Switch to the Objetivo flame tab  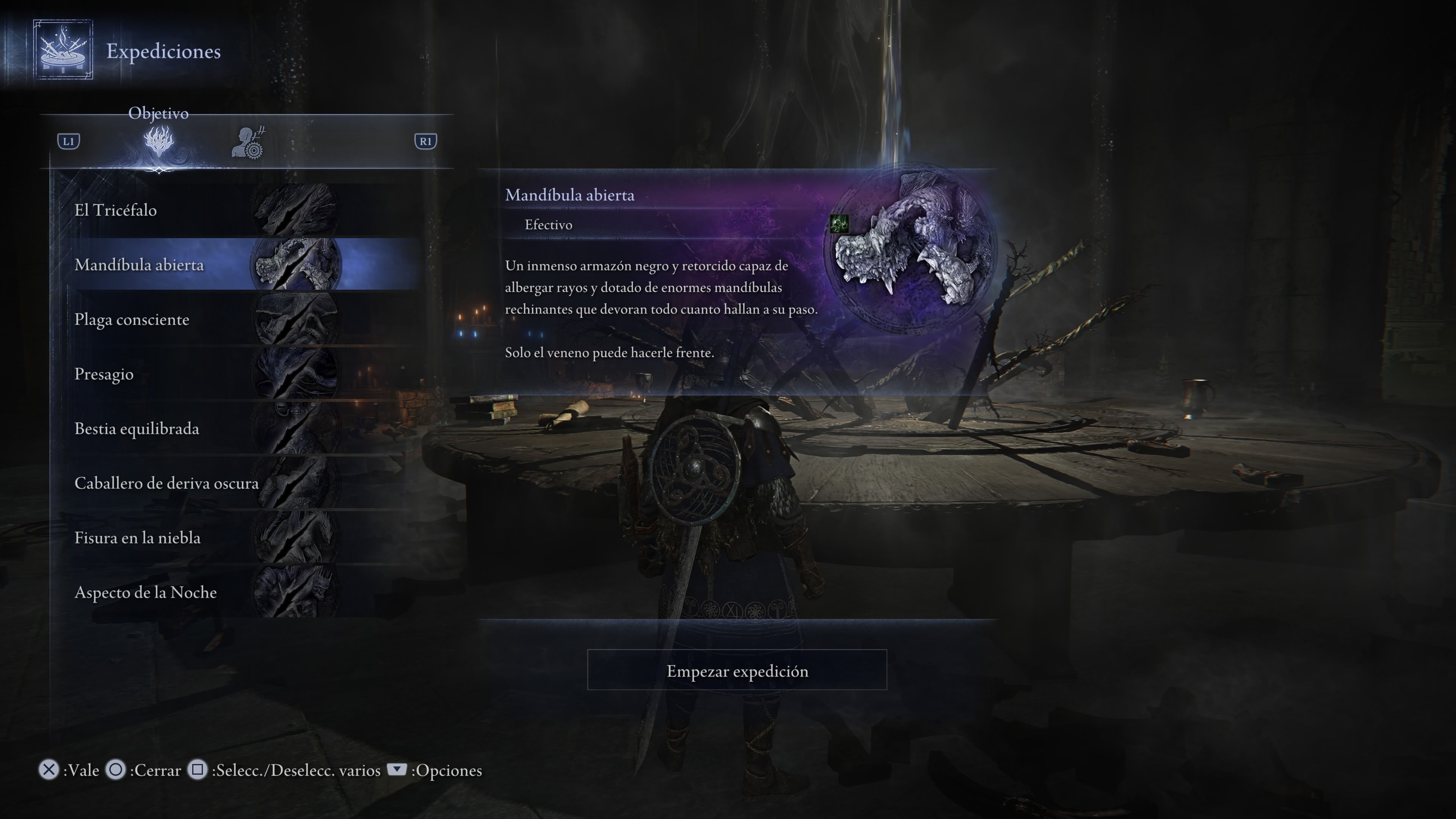tap(158, 141)
